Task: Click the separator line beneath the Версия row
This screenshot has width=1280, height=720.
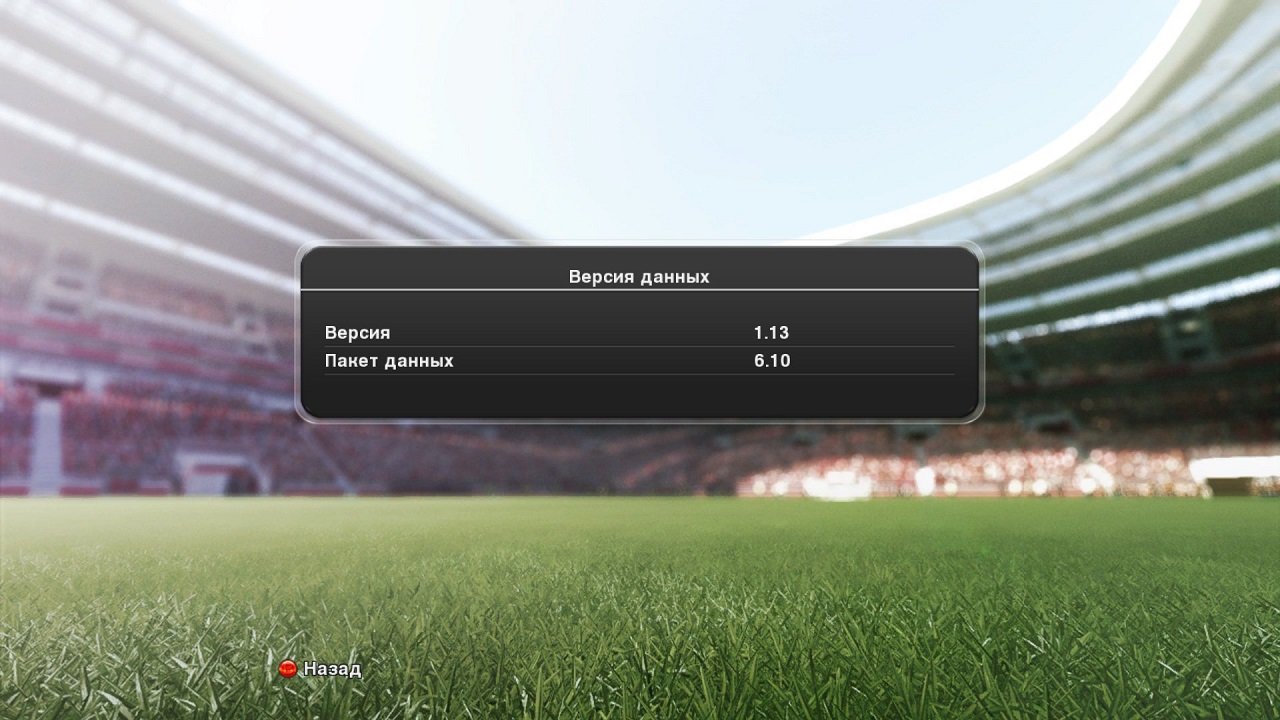Action: pyautogui.click(x=640, y=345)
